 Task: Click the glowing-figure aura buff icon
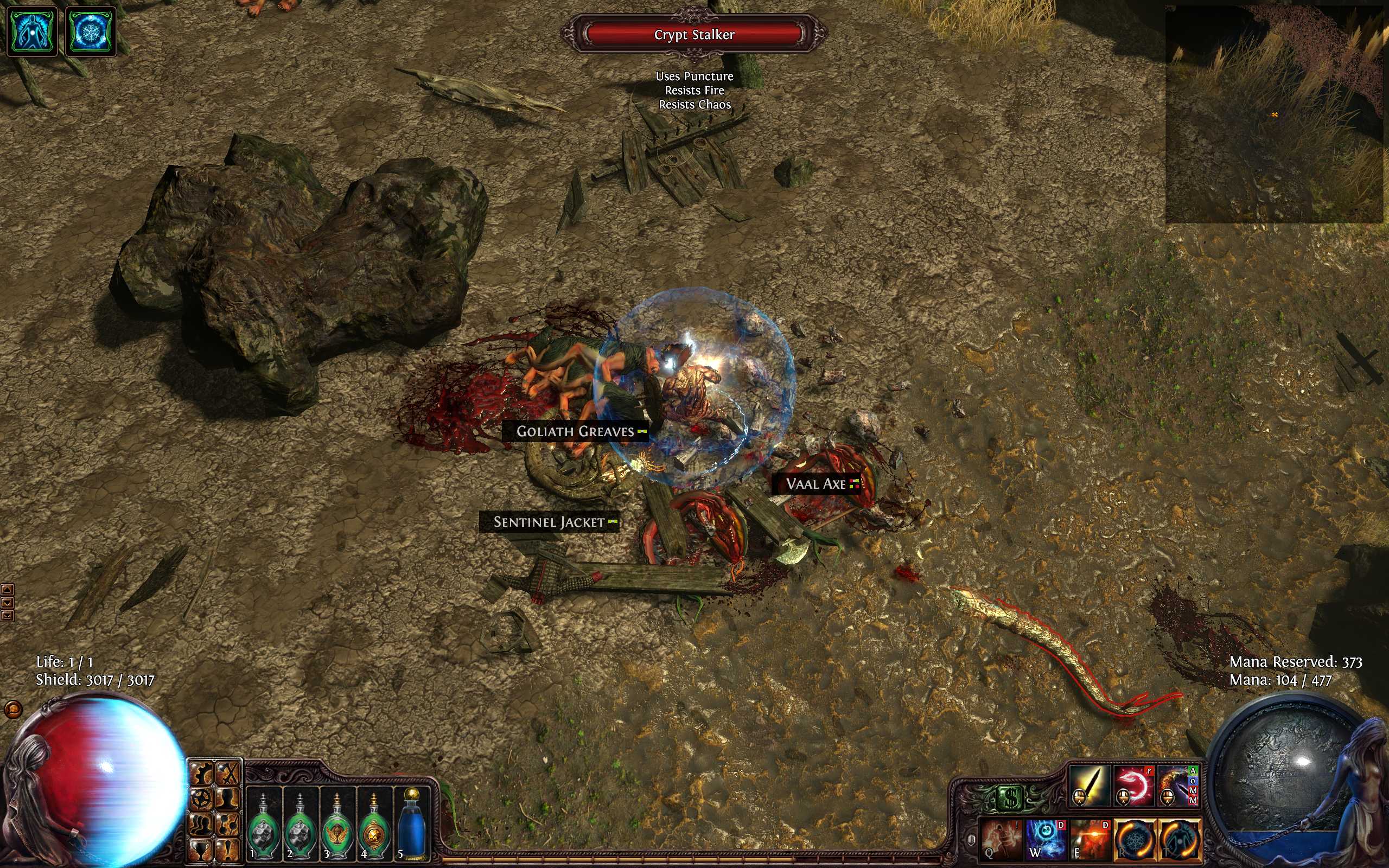pyautogui.click(x=32, y=31)
